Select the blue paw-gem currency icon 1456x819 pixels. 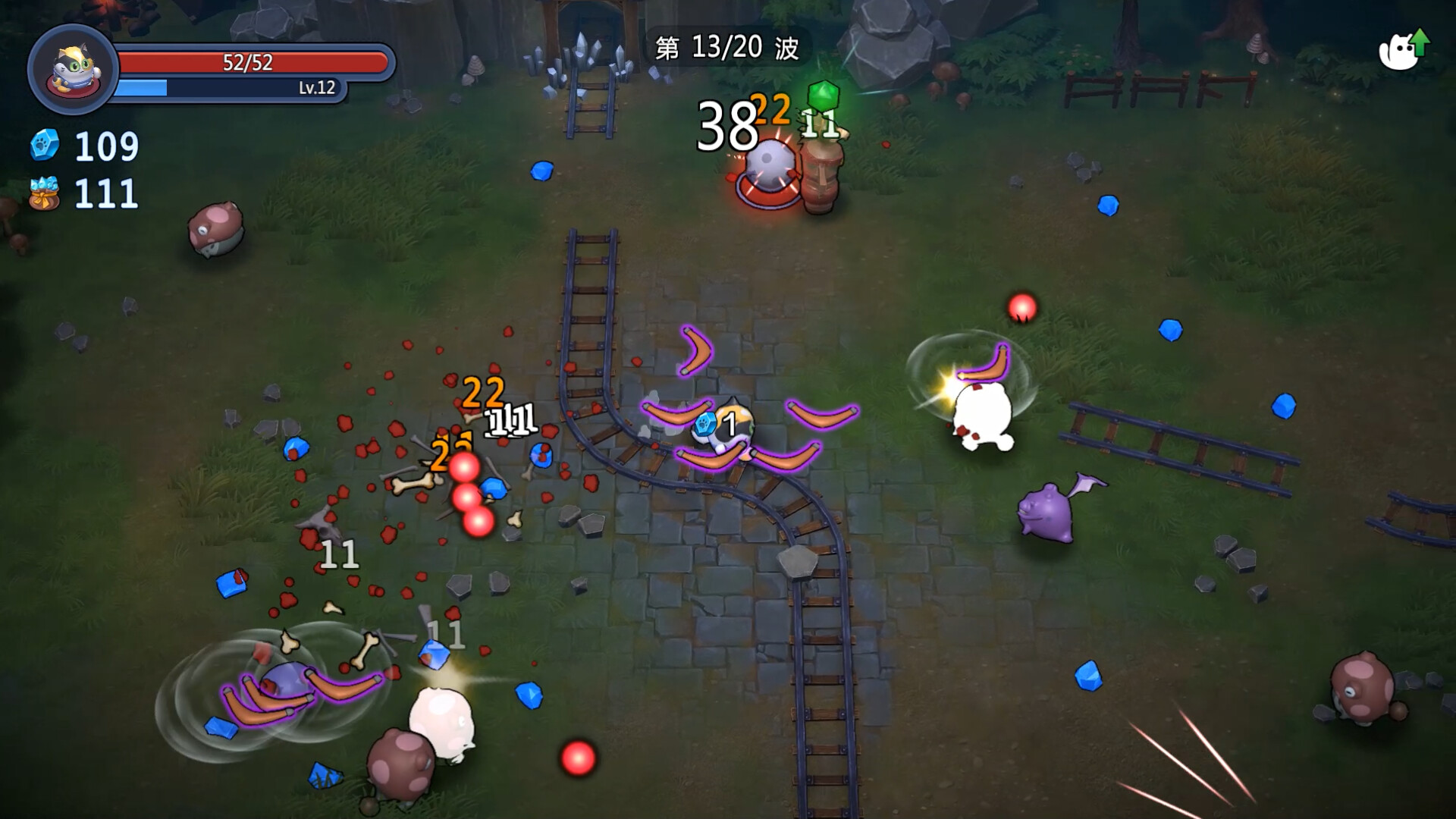coord(45,146)
